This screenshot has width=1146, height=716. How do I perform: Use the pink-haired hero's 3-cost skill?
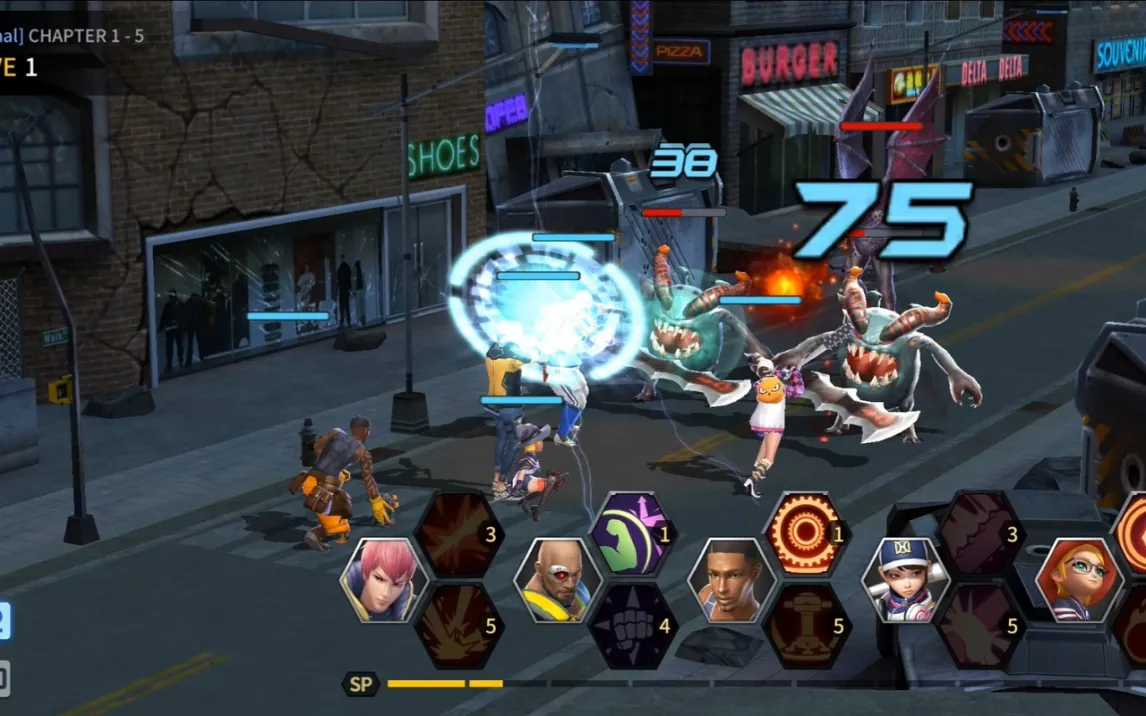[459, 535]
